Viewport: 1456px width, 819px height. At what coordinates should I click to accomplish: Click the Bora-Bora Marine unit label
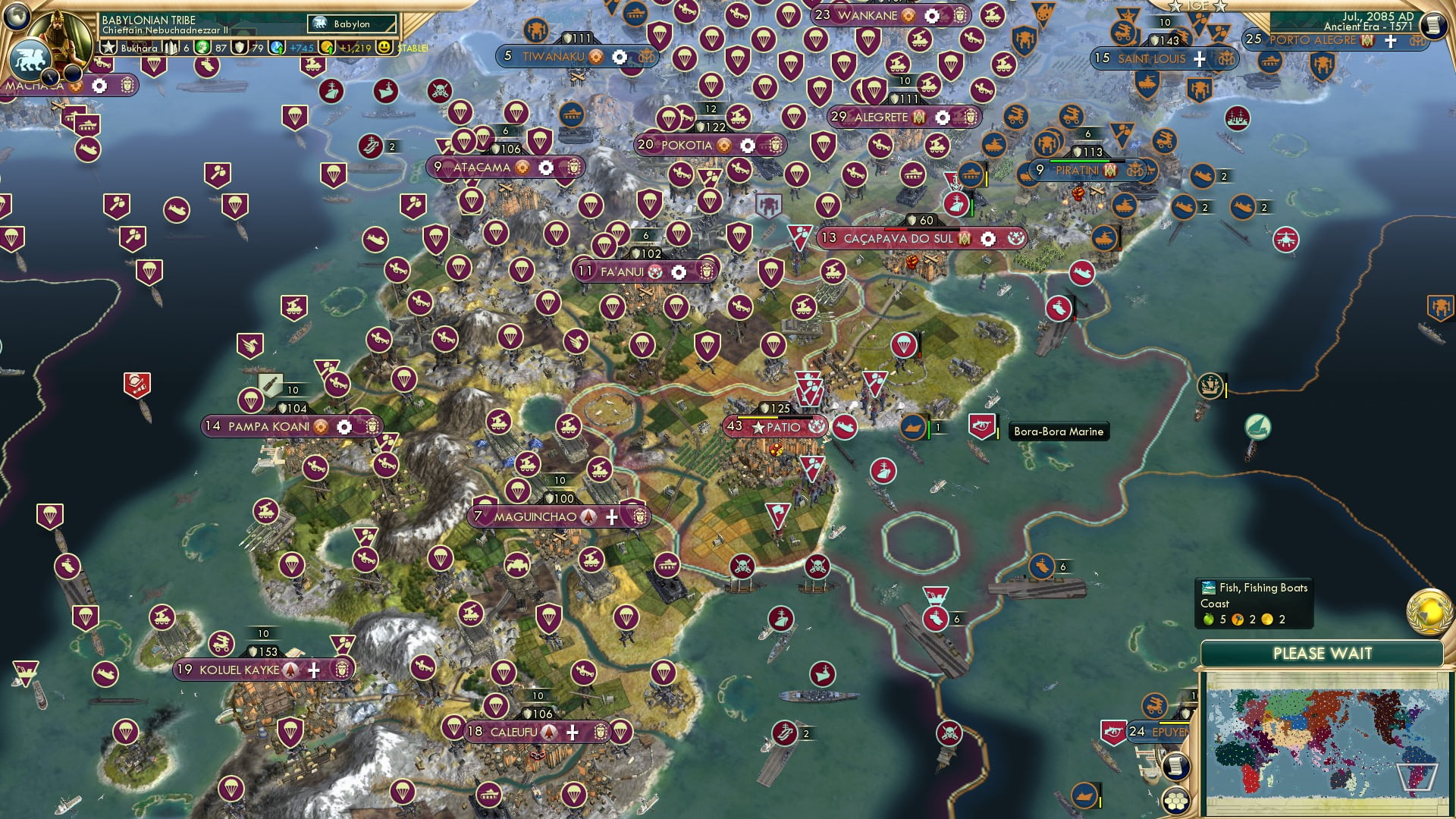click(x=1058, y=431)
